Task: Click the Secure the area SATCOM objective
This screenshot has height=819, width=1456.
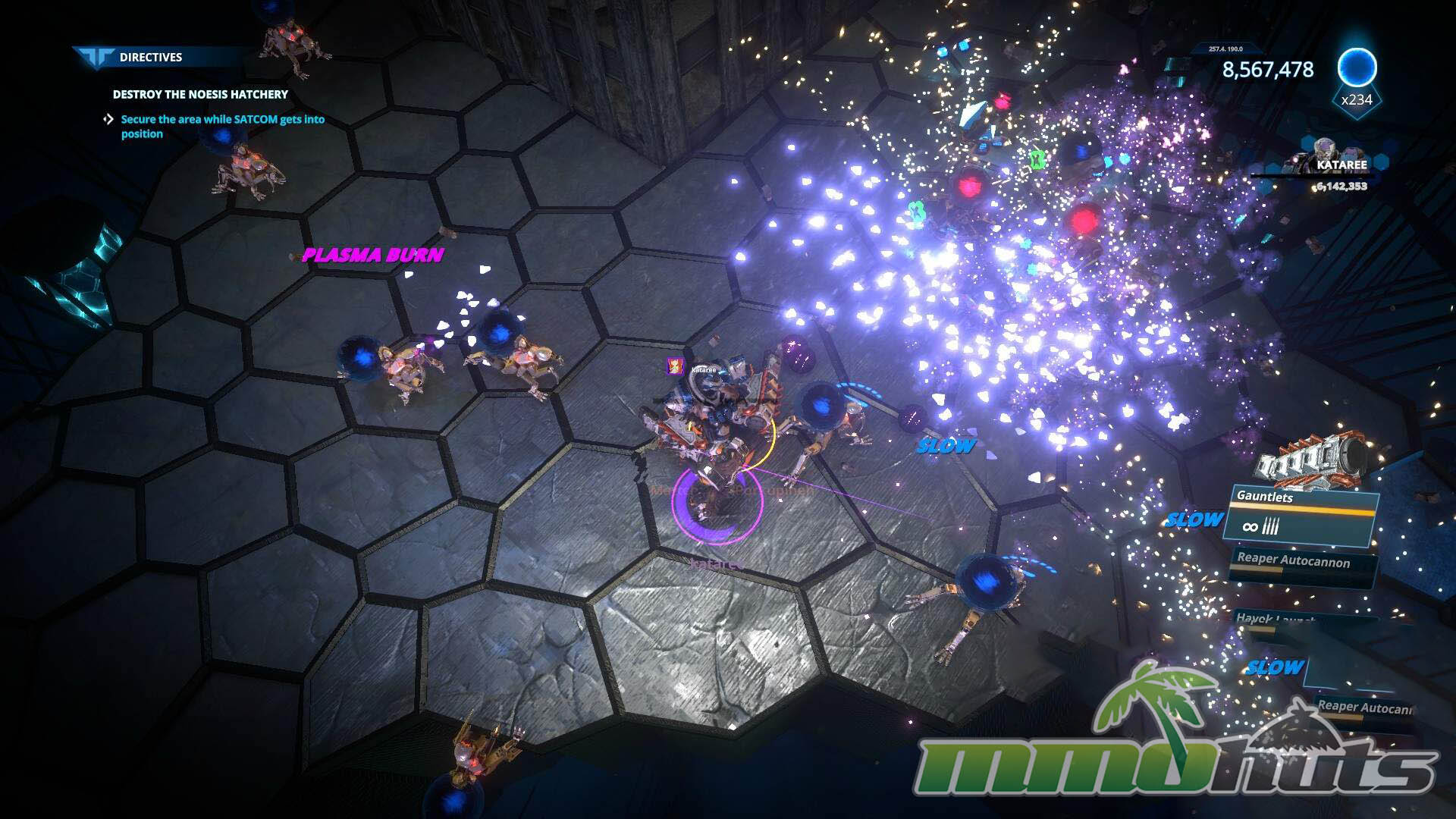Action: (222, 126)
